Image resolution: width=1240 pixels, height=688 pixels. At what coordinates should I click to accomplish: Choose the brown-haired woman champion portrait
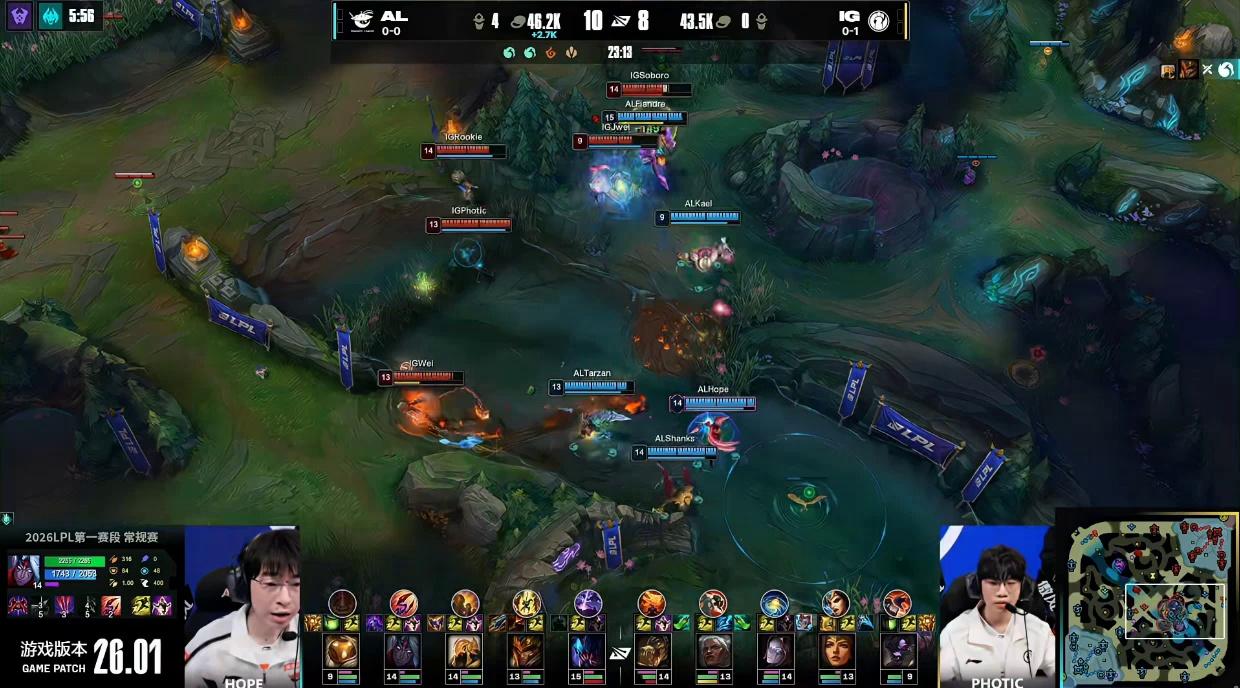tap(836, 651)
